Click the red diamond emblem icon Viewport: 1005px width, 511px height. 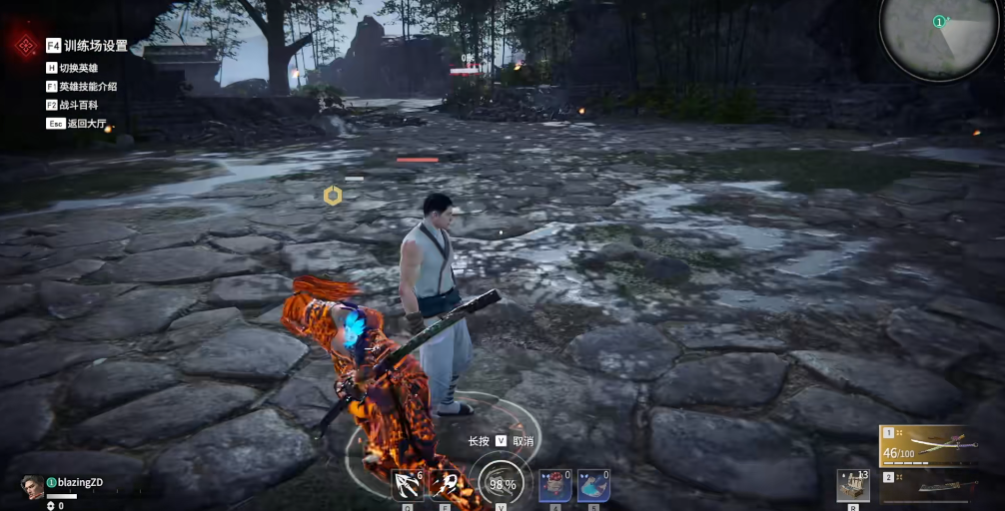coord(24,45)
